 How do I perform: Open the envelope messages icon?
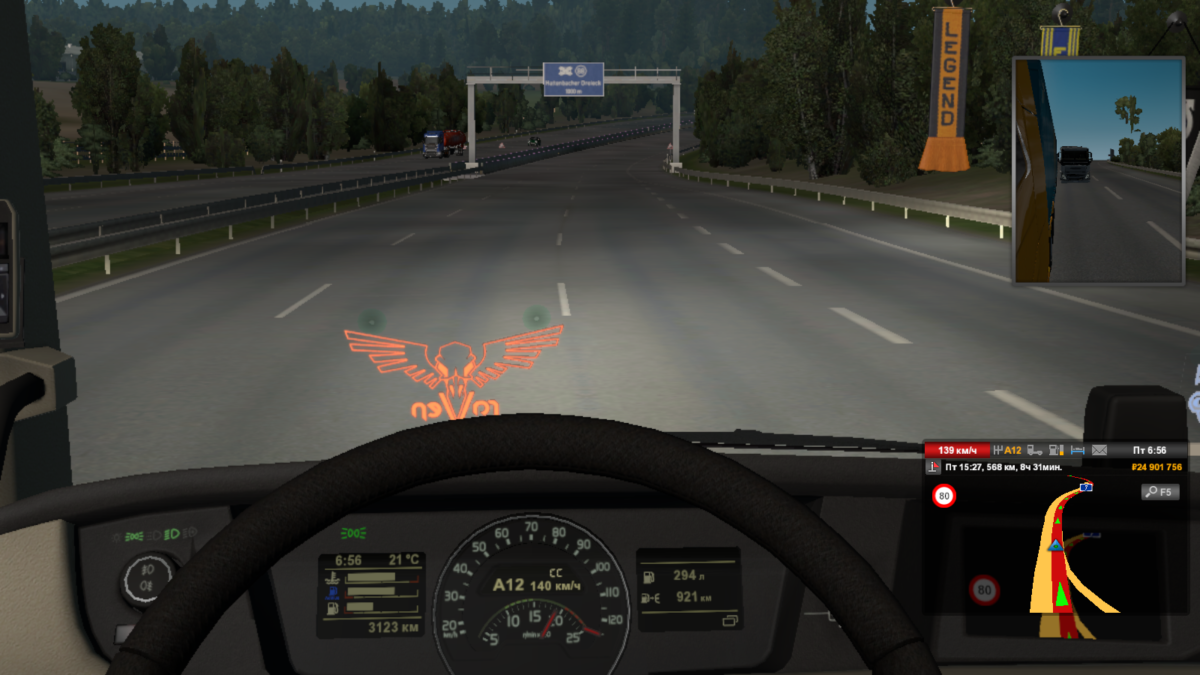(1100, 451)
